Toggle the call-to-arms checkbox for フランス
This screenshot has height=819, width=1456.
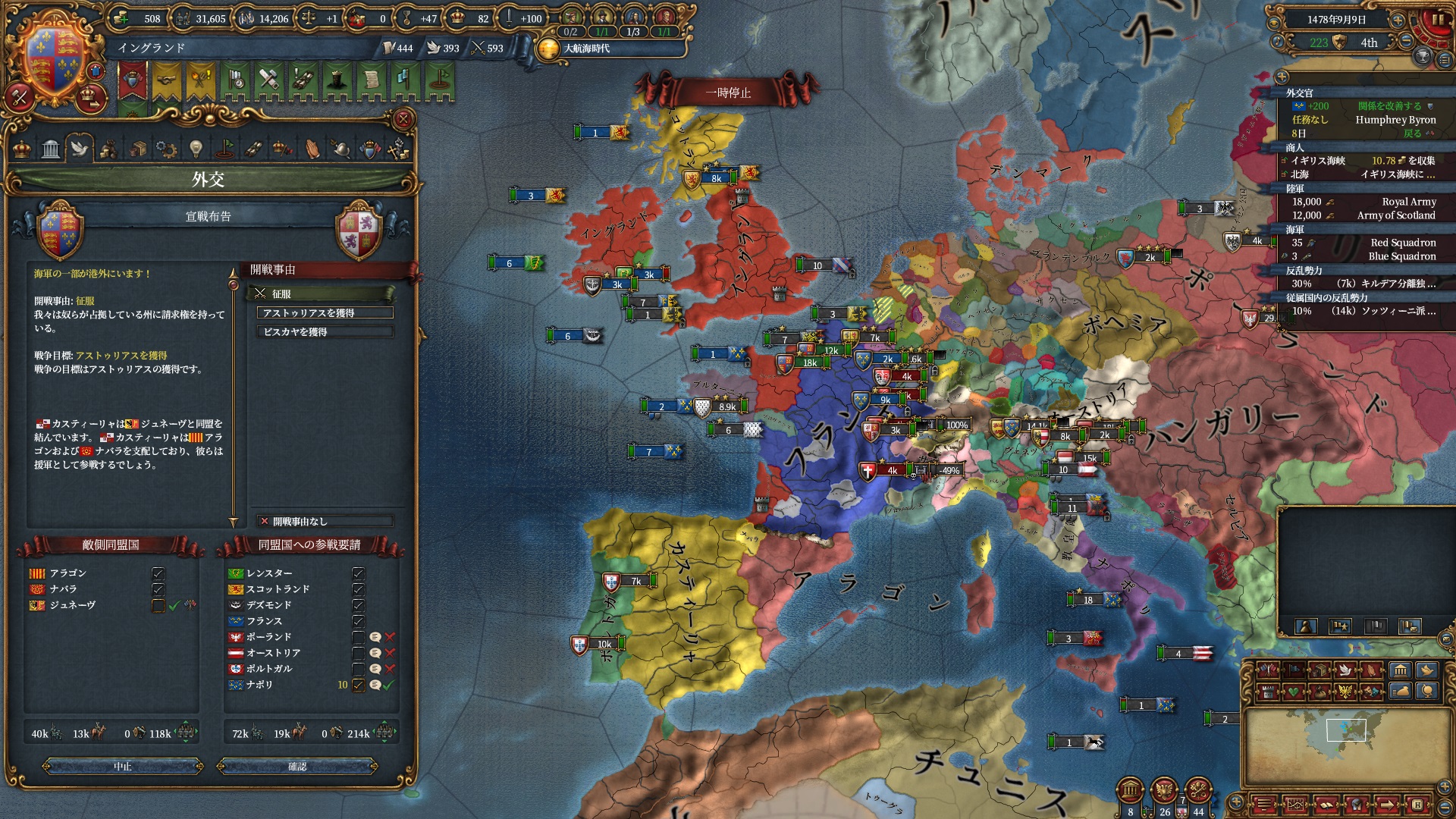coord(358,621)
